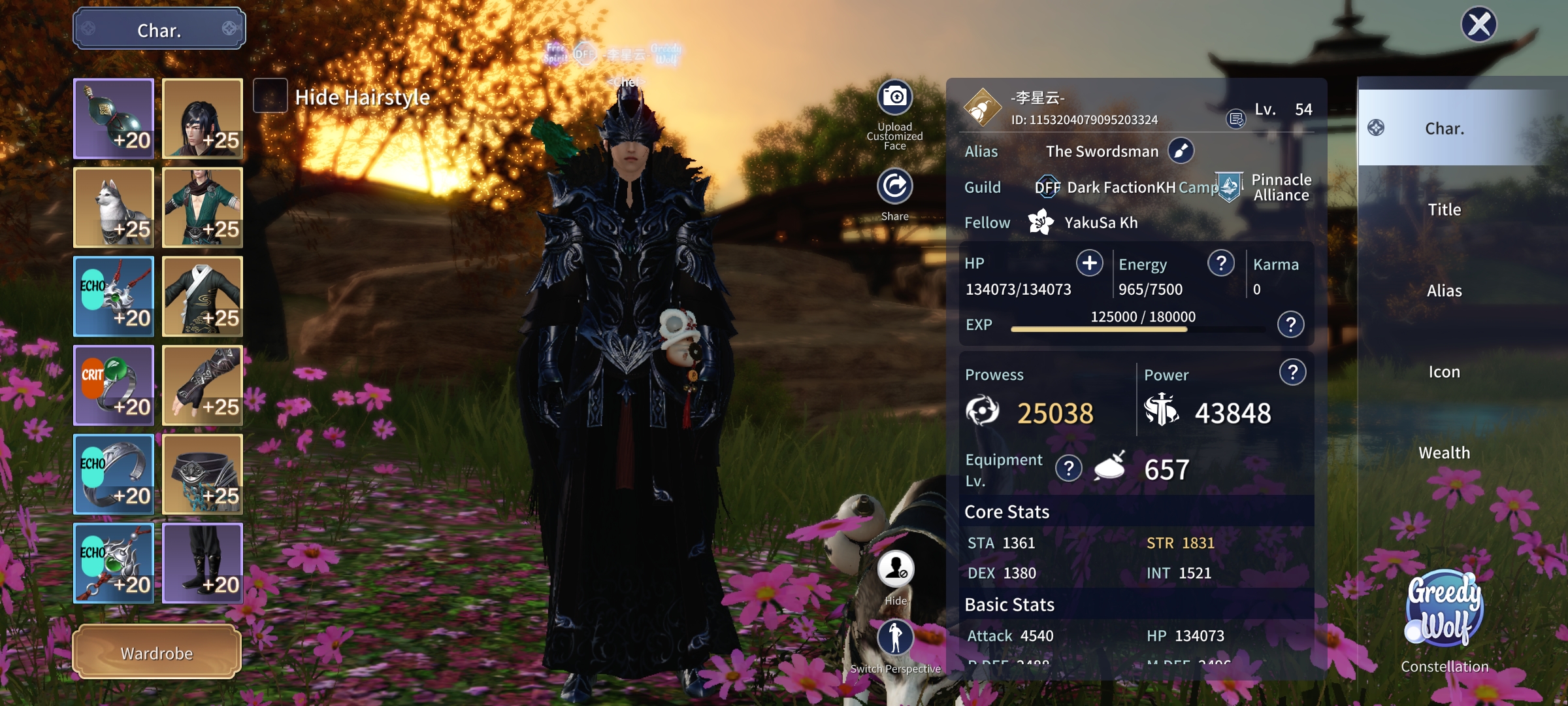Image resolution: width=1568 pixels, height=706 pixels.
Task: Click the Energy question mark toggle
Action: click(x=1220, y=263)
